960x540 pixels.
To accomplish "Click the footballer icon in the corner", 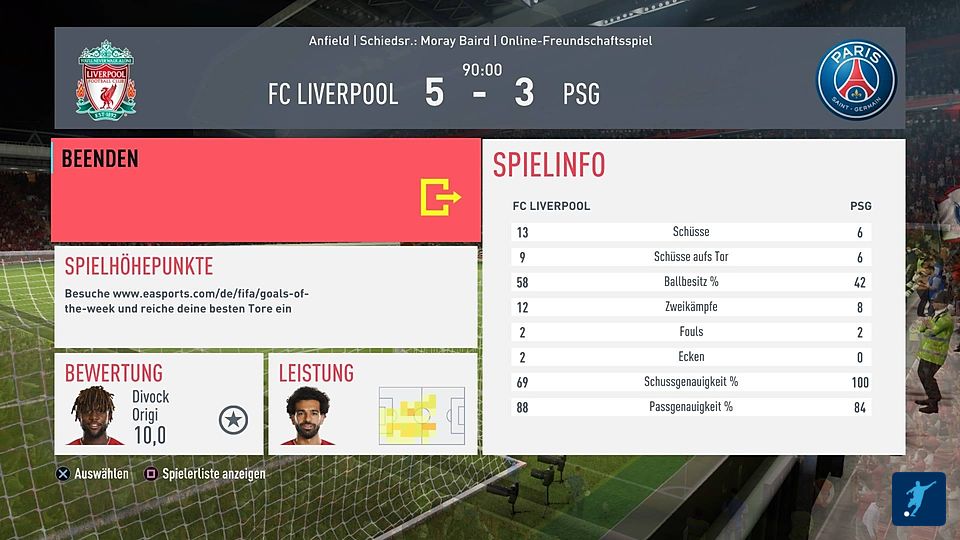I will [918, 499].
